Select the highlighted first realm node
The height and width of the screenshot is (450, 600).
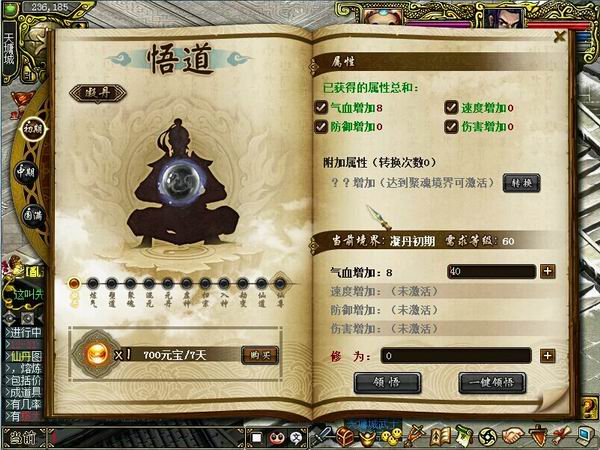tap(74, 283)
